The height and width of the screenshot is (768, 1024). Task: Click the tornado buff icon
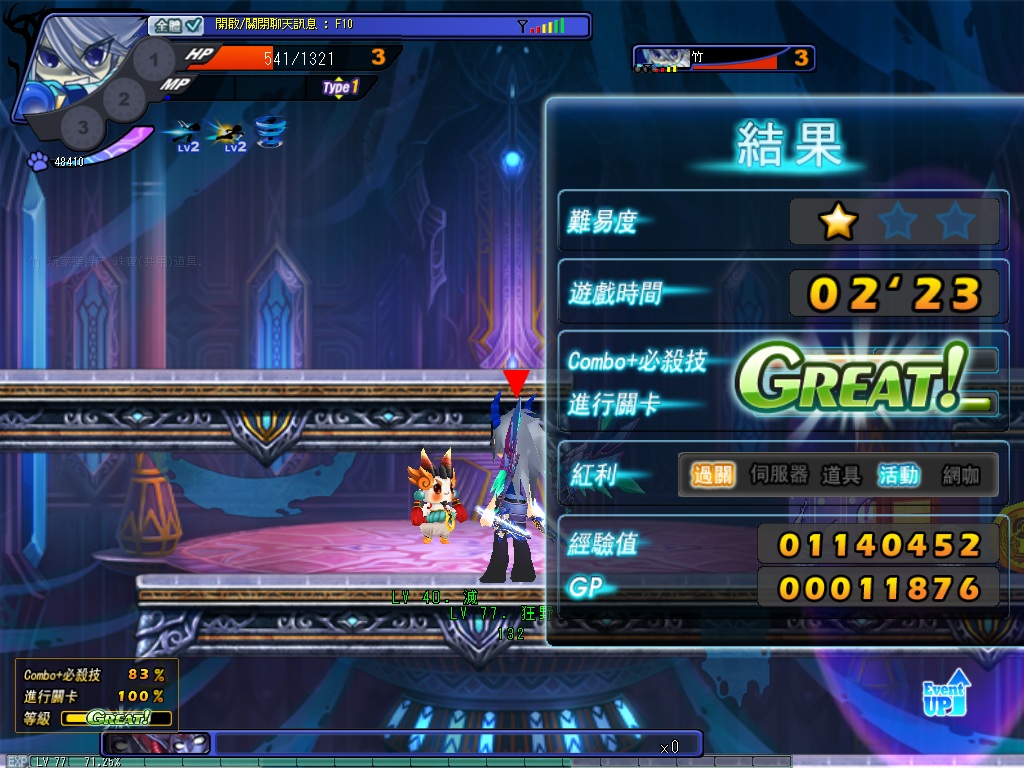click(268, 131)
